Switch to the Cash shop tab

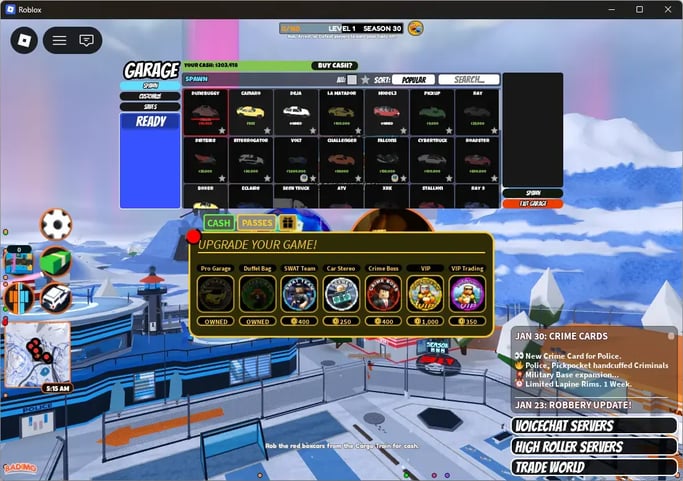point(218,223)
